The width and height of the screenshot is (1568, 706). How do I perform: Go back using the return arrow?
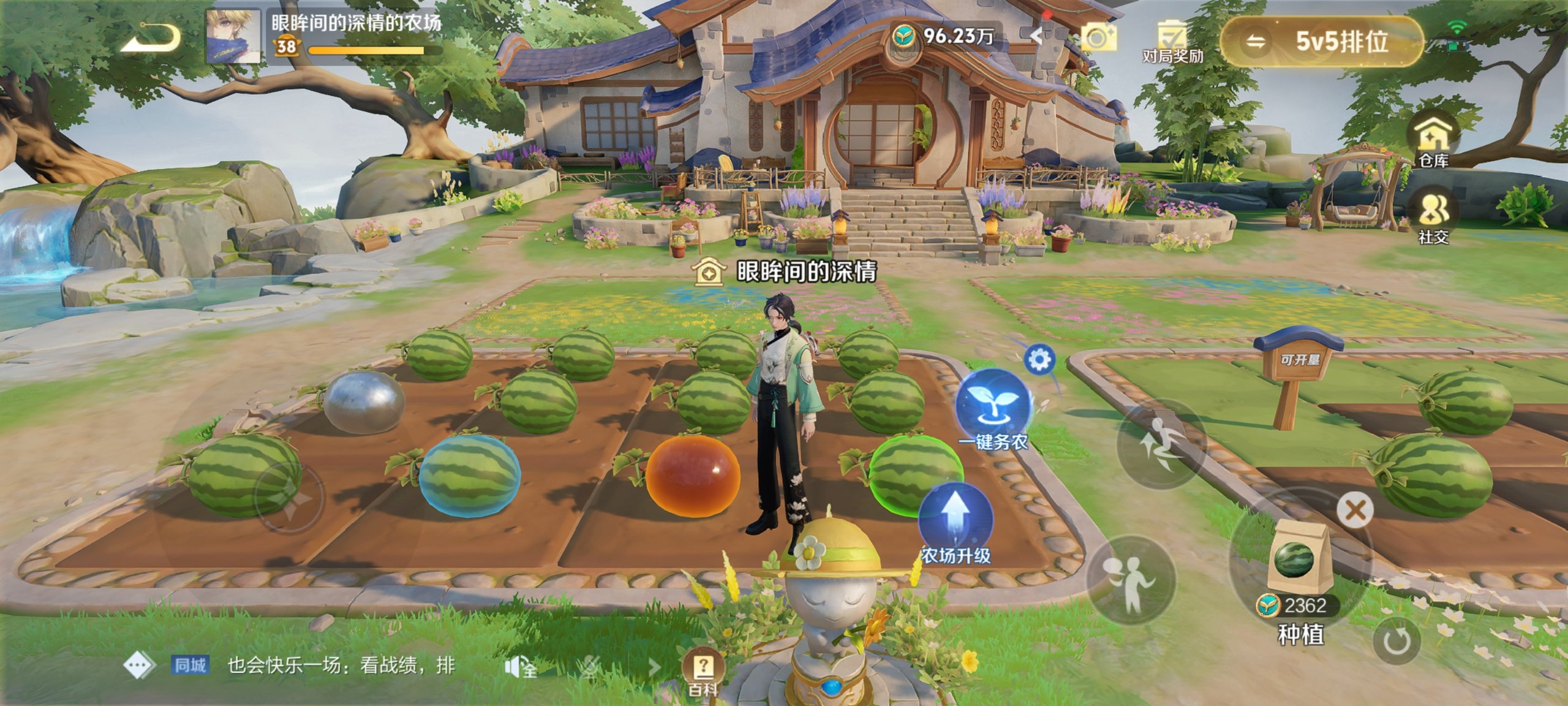coord(150,38)
